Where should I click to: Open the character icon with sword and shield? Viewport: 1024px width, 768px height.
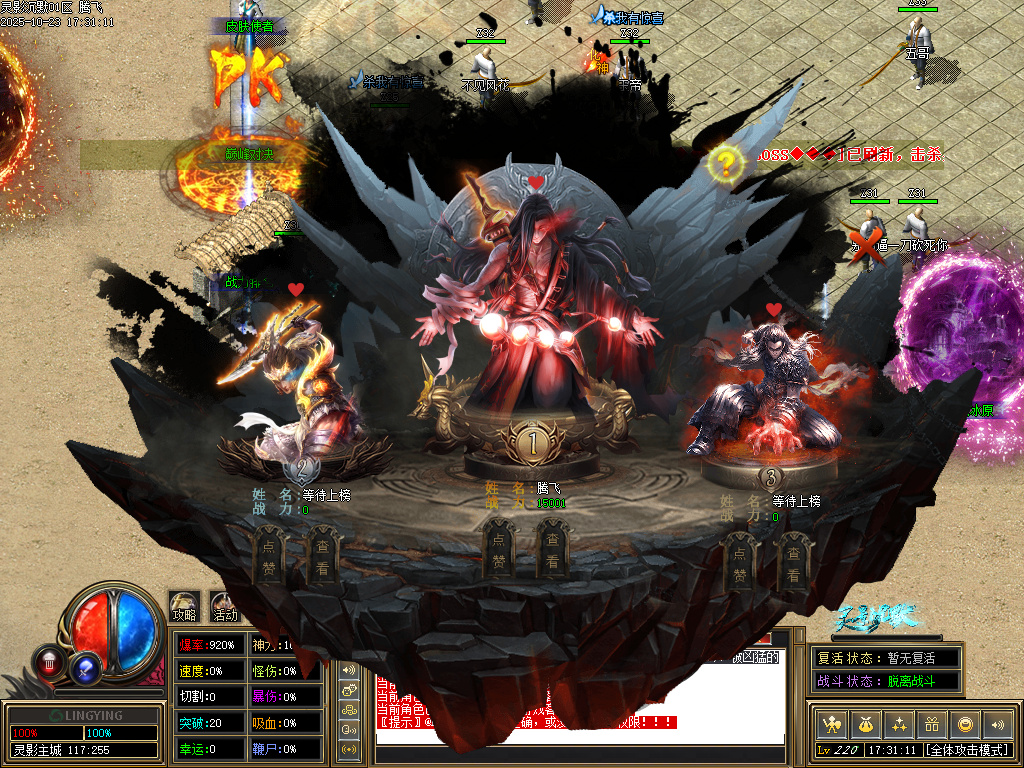tap(829, 724)
